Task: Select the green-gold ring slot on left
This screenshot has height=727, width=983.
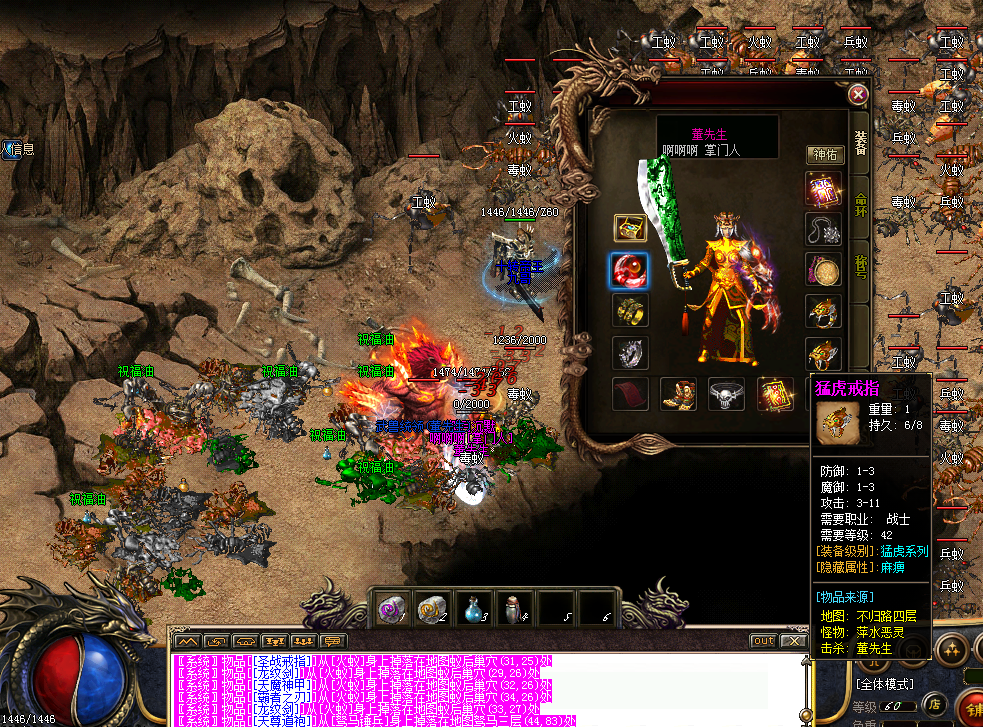Action: [x=630, y=311]
